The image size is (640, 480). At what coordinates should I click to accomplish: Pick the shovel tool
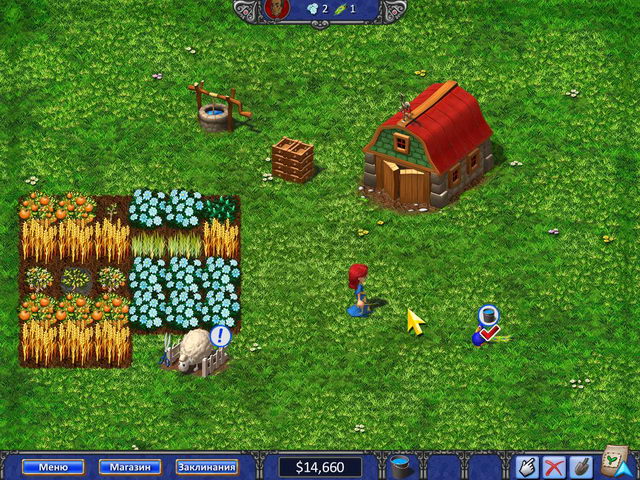click(578, 466)
